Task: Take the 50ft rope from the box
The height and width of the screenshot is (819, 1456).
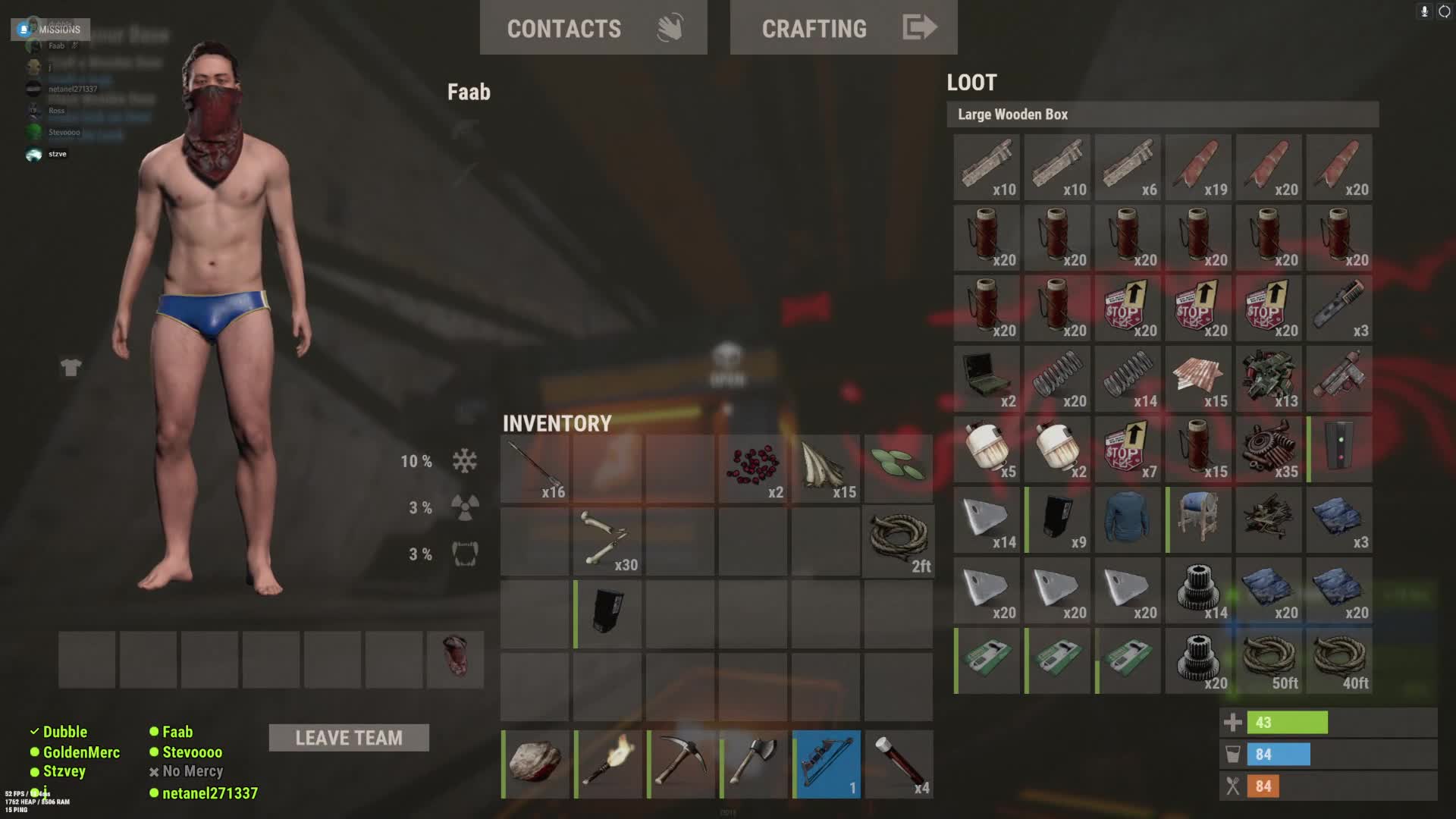Action: (x=1269, y=661)
